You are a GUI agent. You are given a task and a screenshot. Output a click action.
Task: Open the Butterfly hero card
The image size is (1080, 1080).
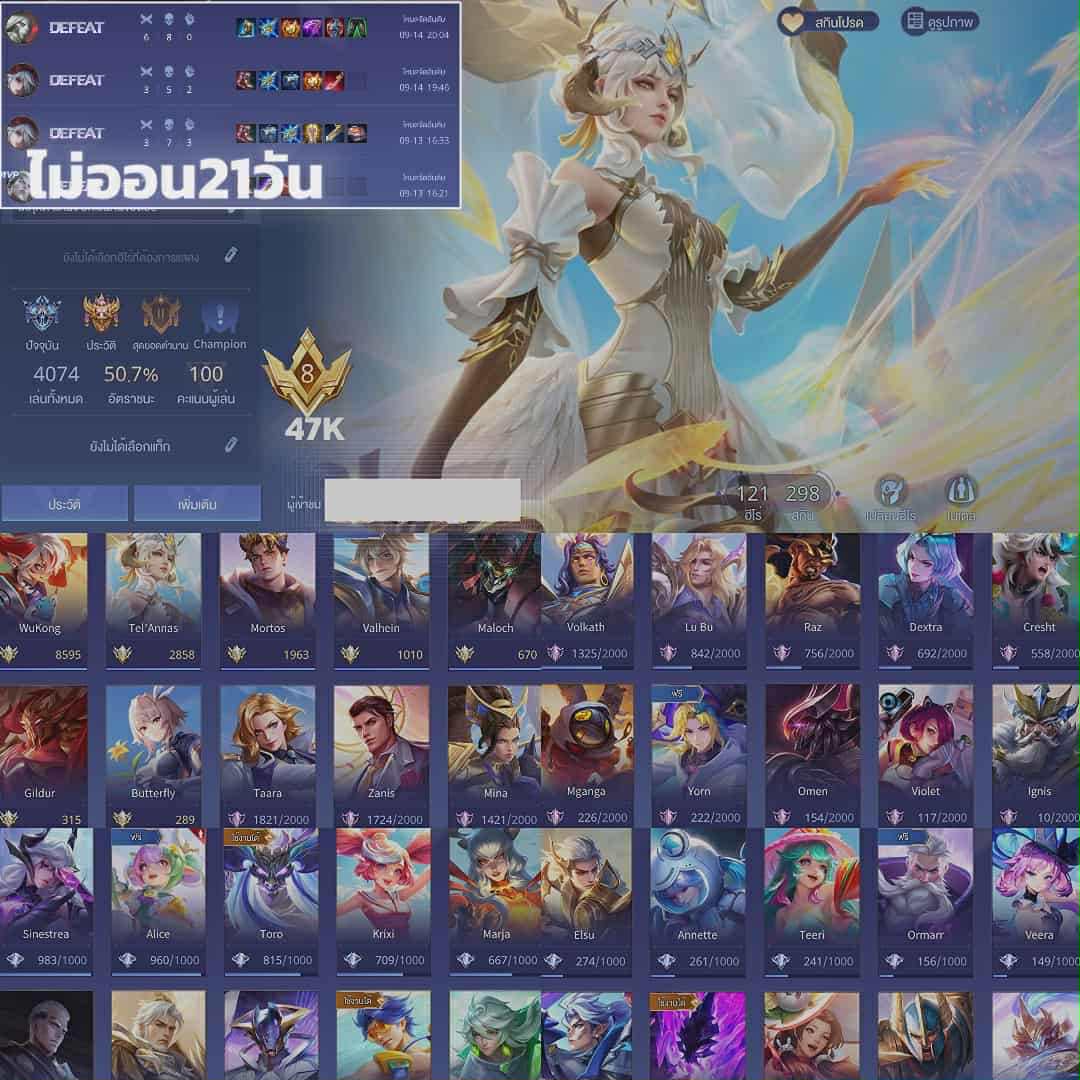click(153, 755)
